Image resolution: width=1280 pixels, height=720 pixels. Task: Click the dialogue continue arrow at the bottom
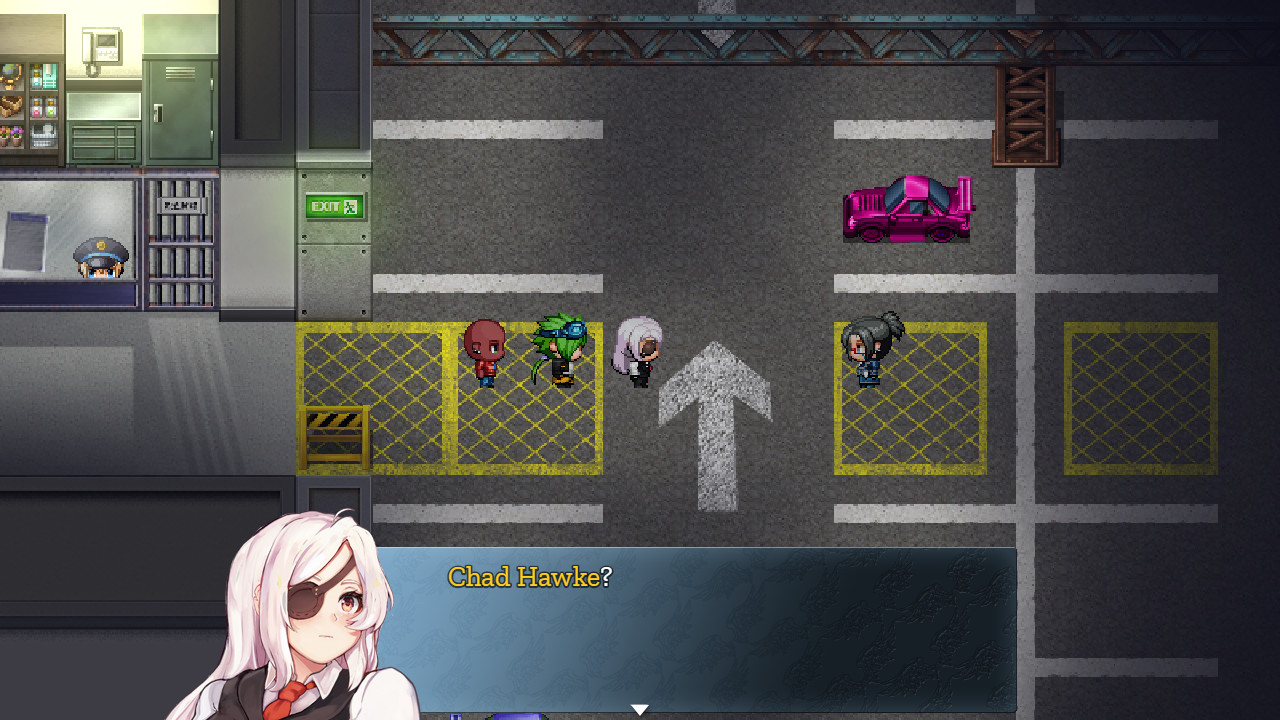(639, 708)
